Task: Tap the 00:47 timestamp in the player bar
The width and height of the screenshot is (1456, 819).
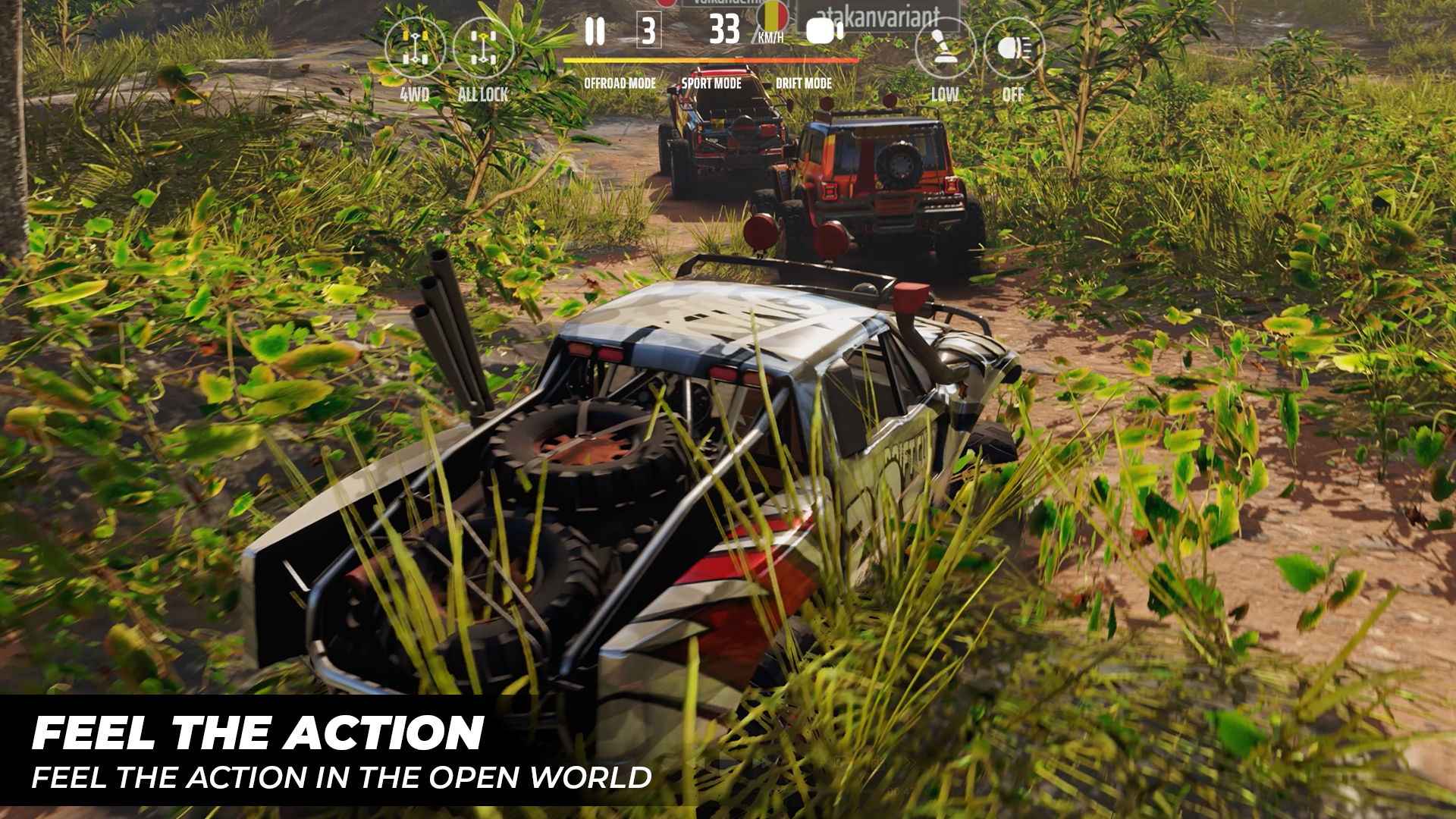Action: click(899, 790)
